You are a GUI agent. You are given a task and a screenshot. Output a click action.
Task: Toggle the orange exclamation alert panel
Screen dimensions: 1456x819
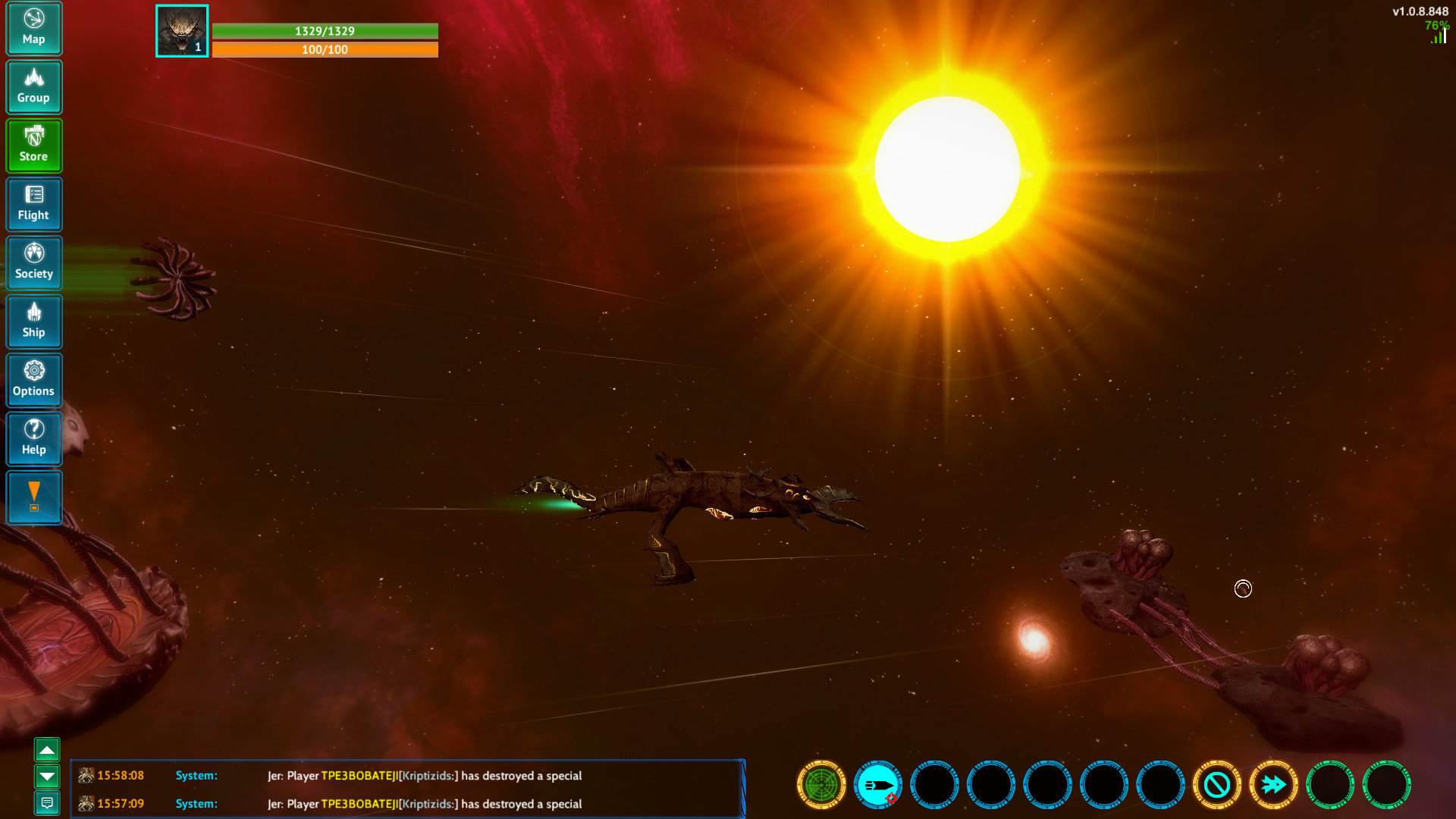pos(34,497)
